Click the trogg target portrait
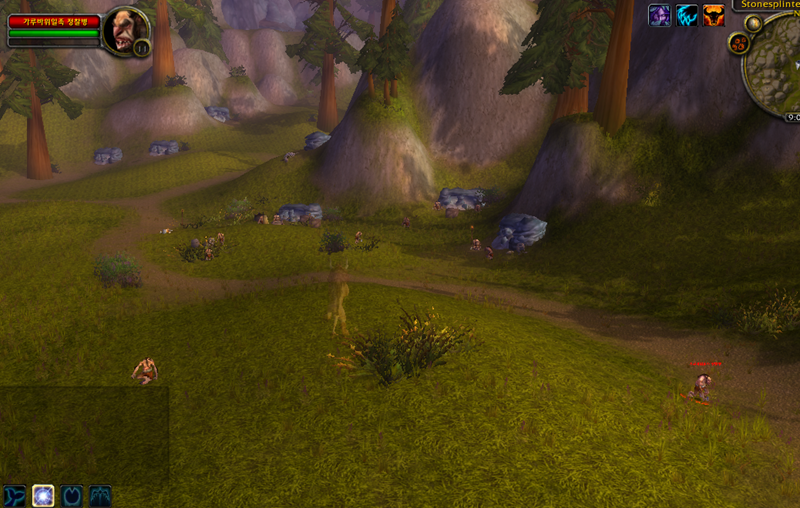 pyautogui.click(x=125, y=30)
